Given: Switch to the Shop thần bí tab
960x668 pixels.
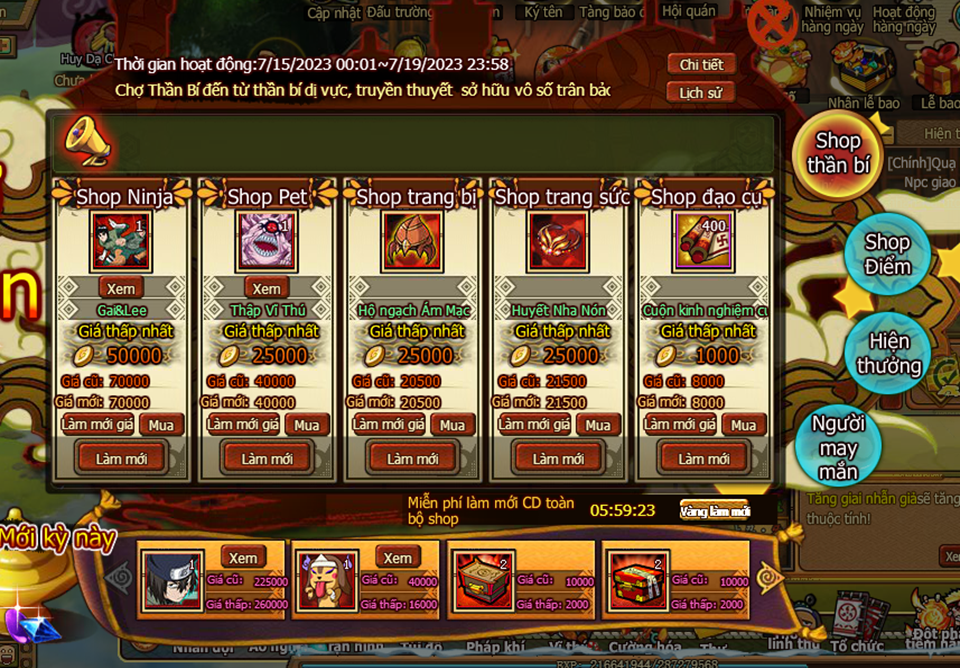Looking at the screenshot, I should 838,153.
